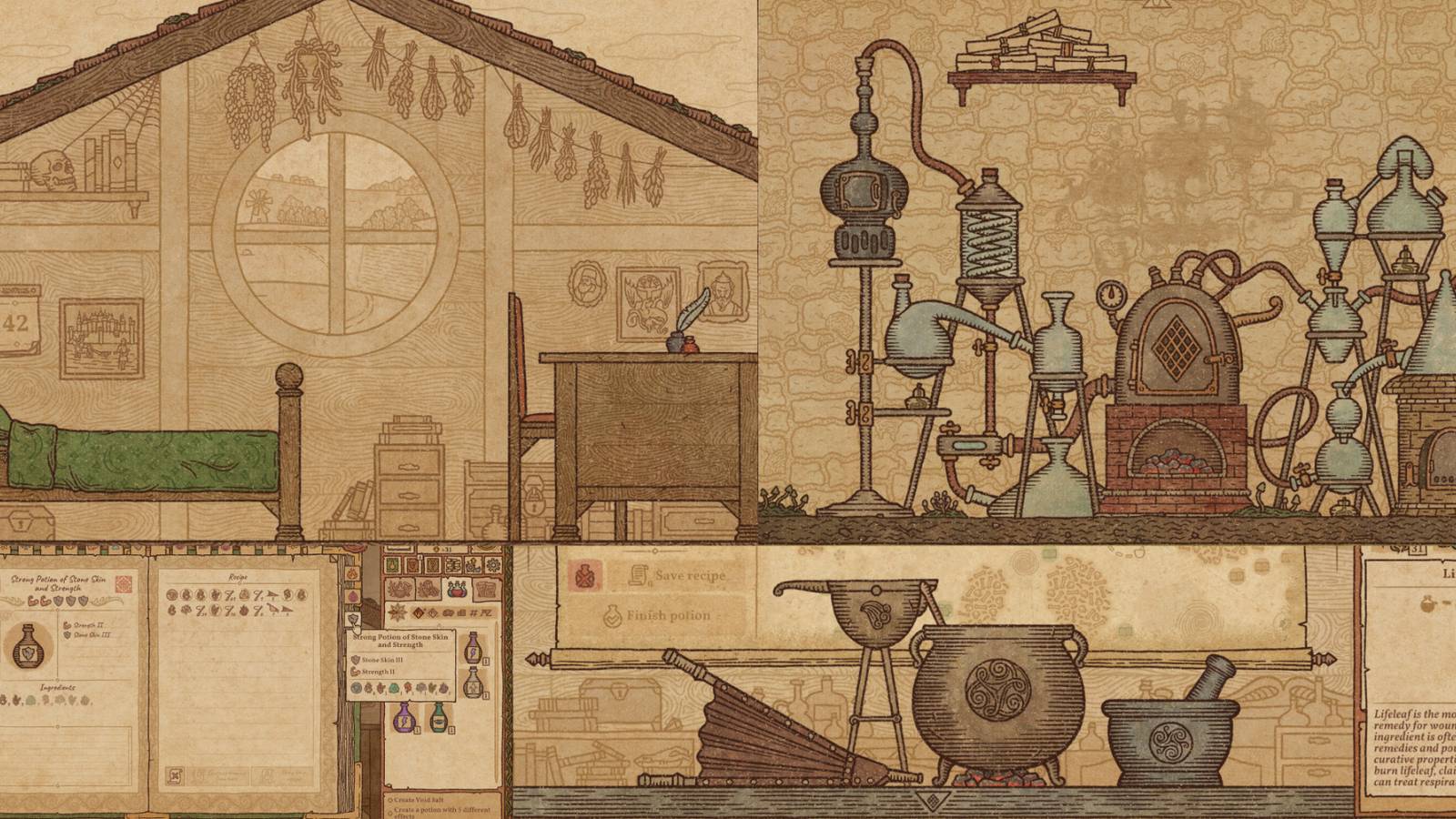Expand the droplet bookmark on the book edge

[x=351, y=595]
